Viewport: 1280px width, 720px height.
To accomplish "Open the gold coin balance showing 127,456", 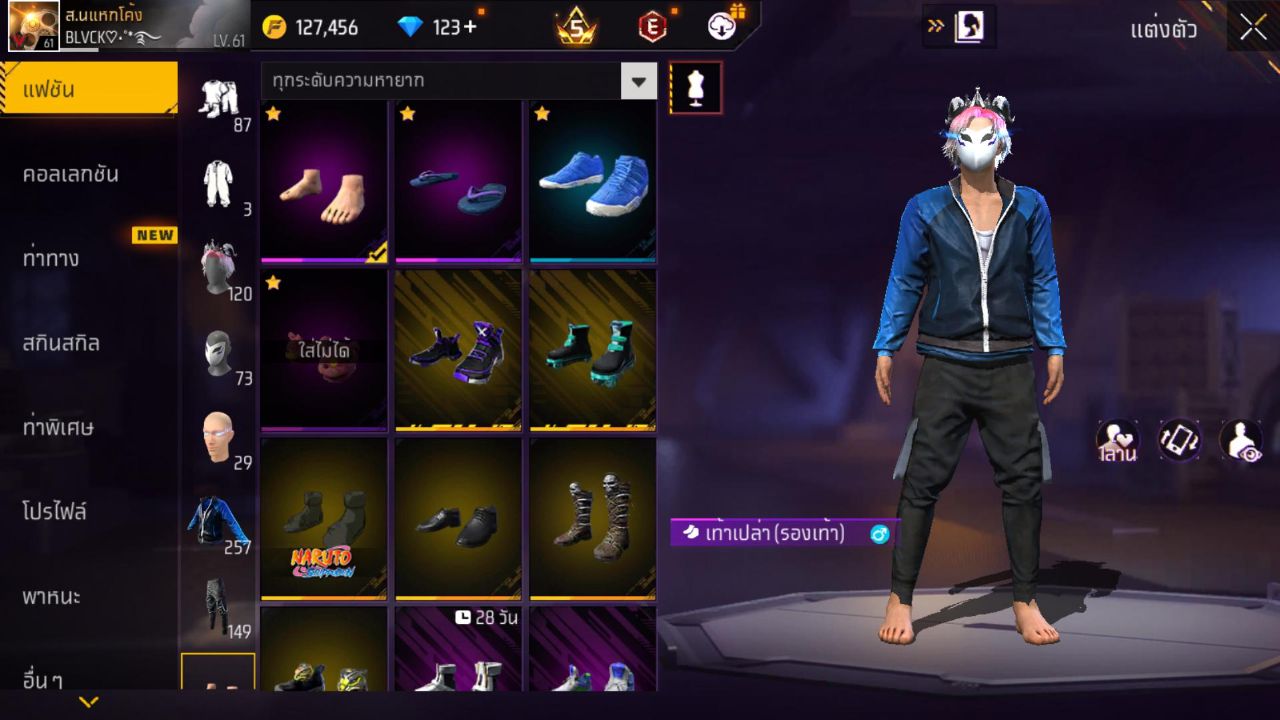I will [321, 27].
